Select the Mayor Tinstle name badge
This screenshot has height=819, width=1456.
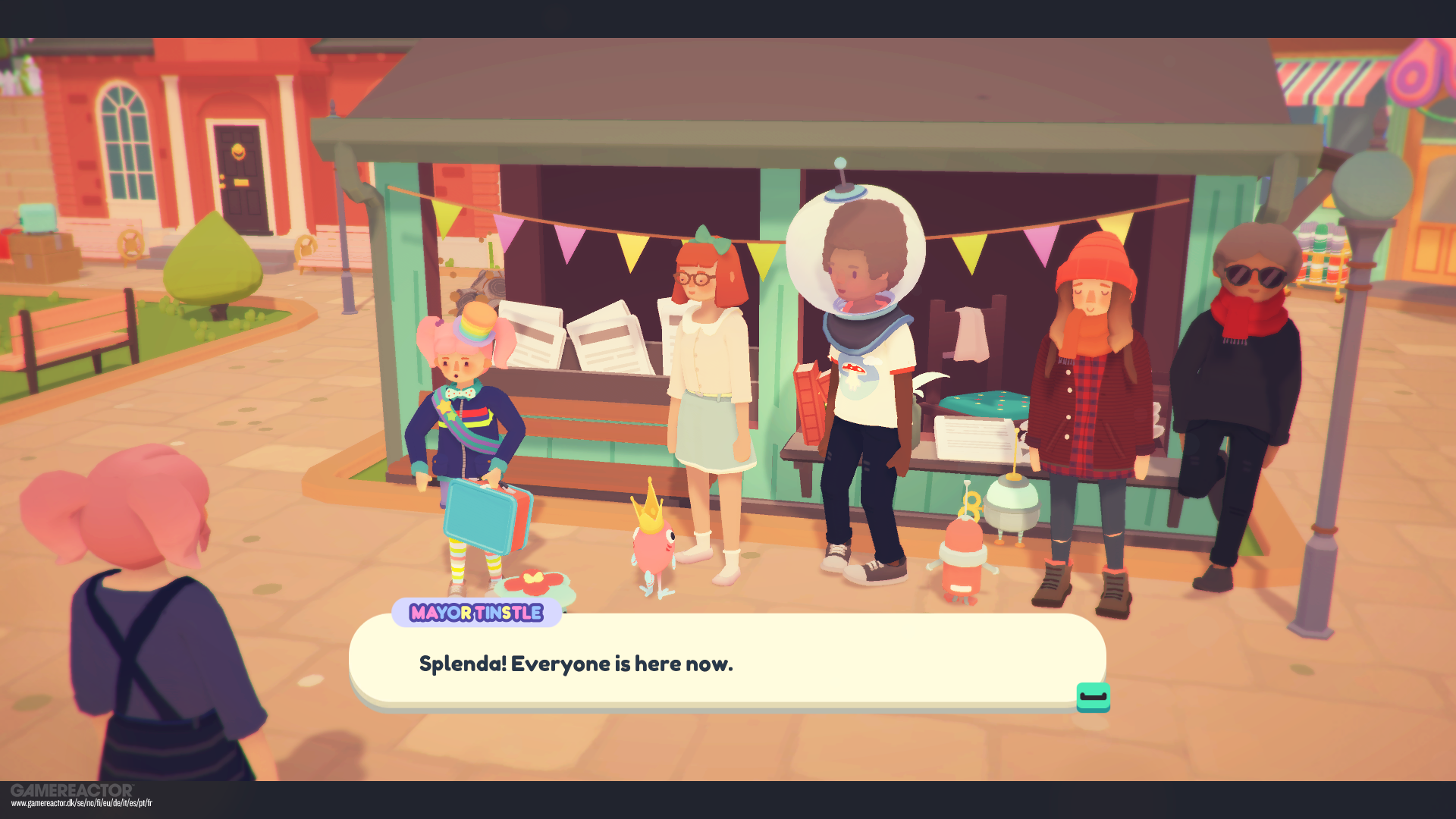coord(475,613)
